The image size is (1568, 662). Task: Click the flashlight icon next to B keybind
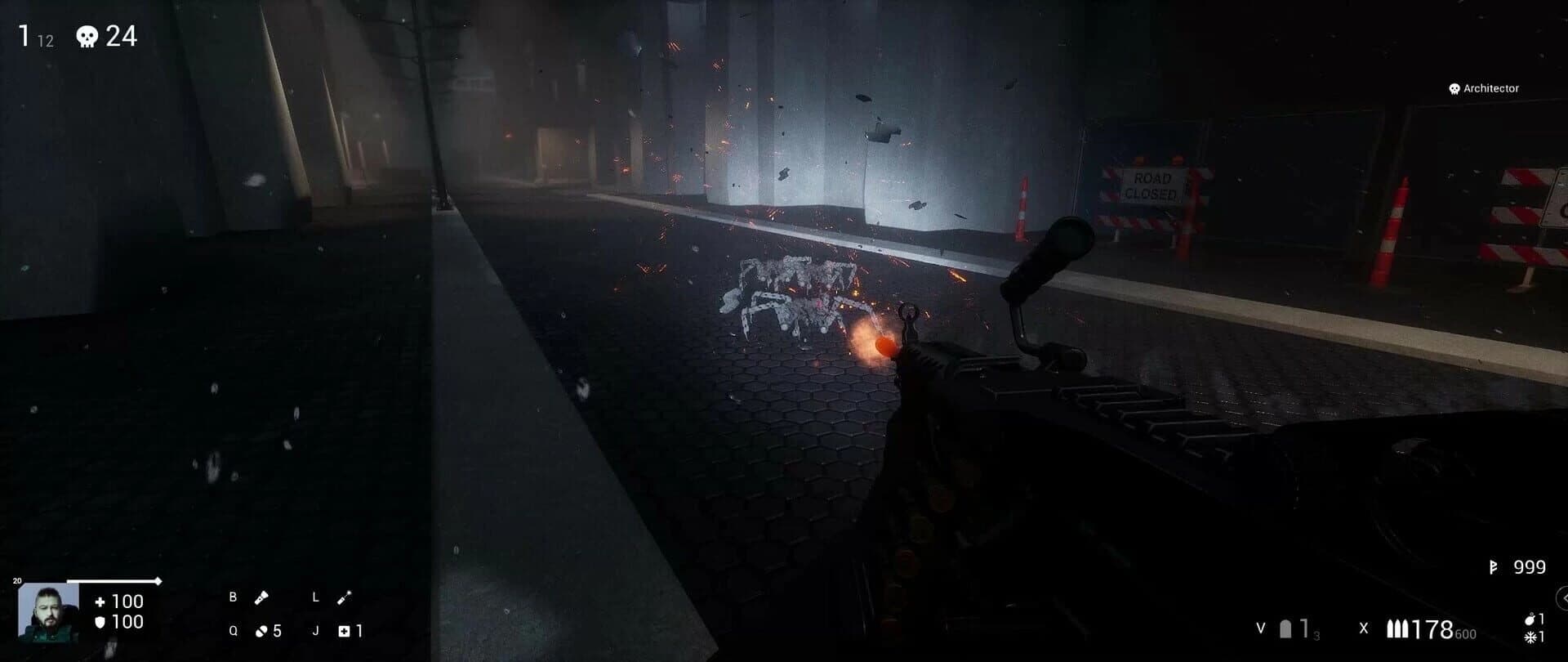[261, 597]
